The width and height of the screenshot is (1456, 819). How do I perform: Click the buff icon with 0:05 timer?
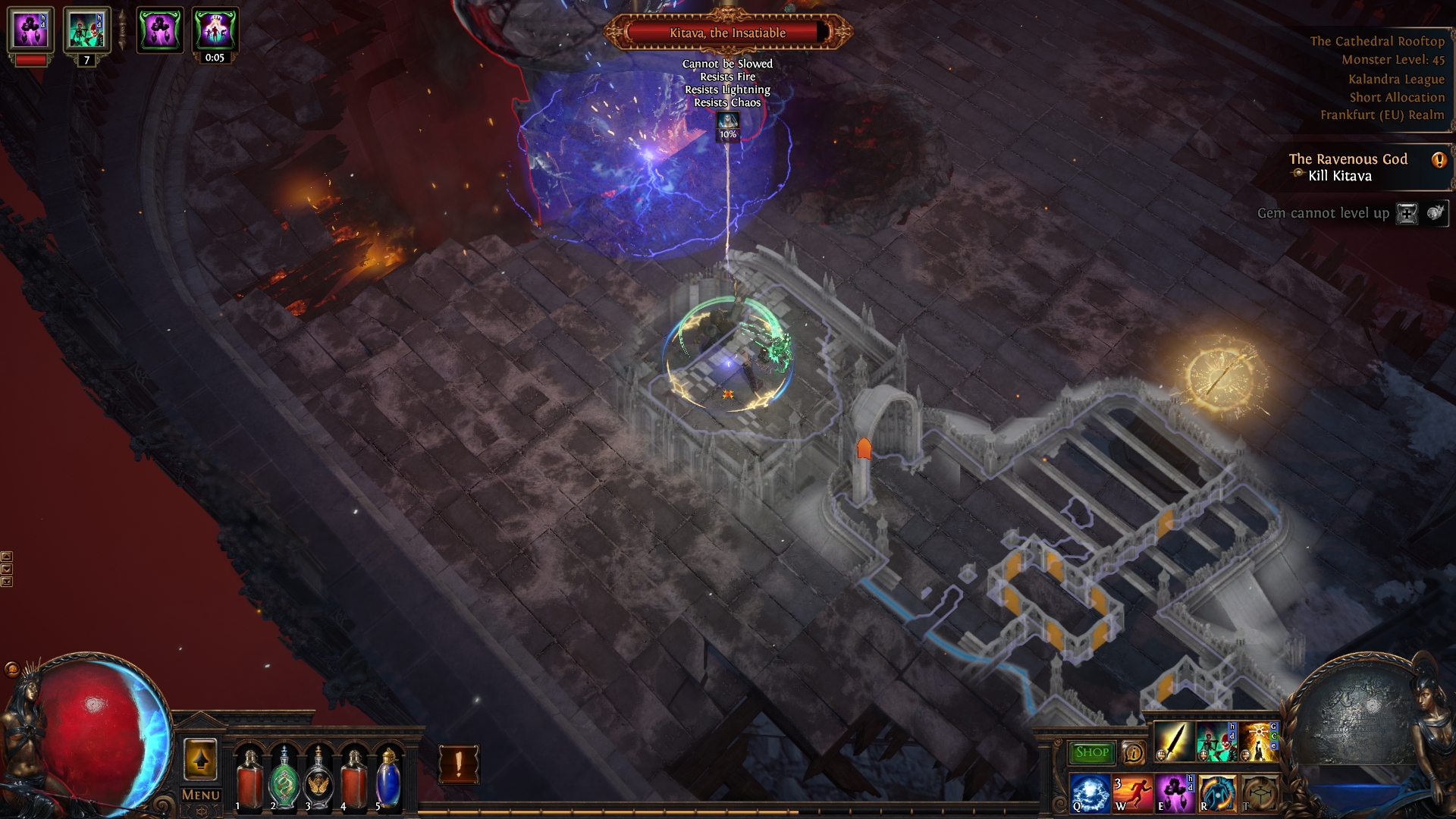(215, 30)
